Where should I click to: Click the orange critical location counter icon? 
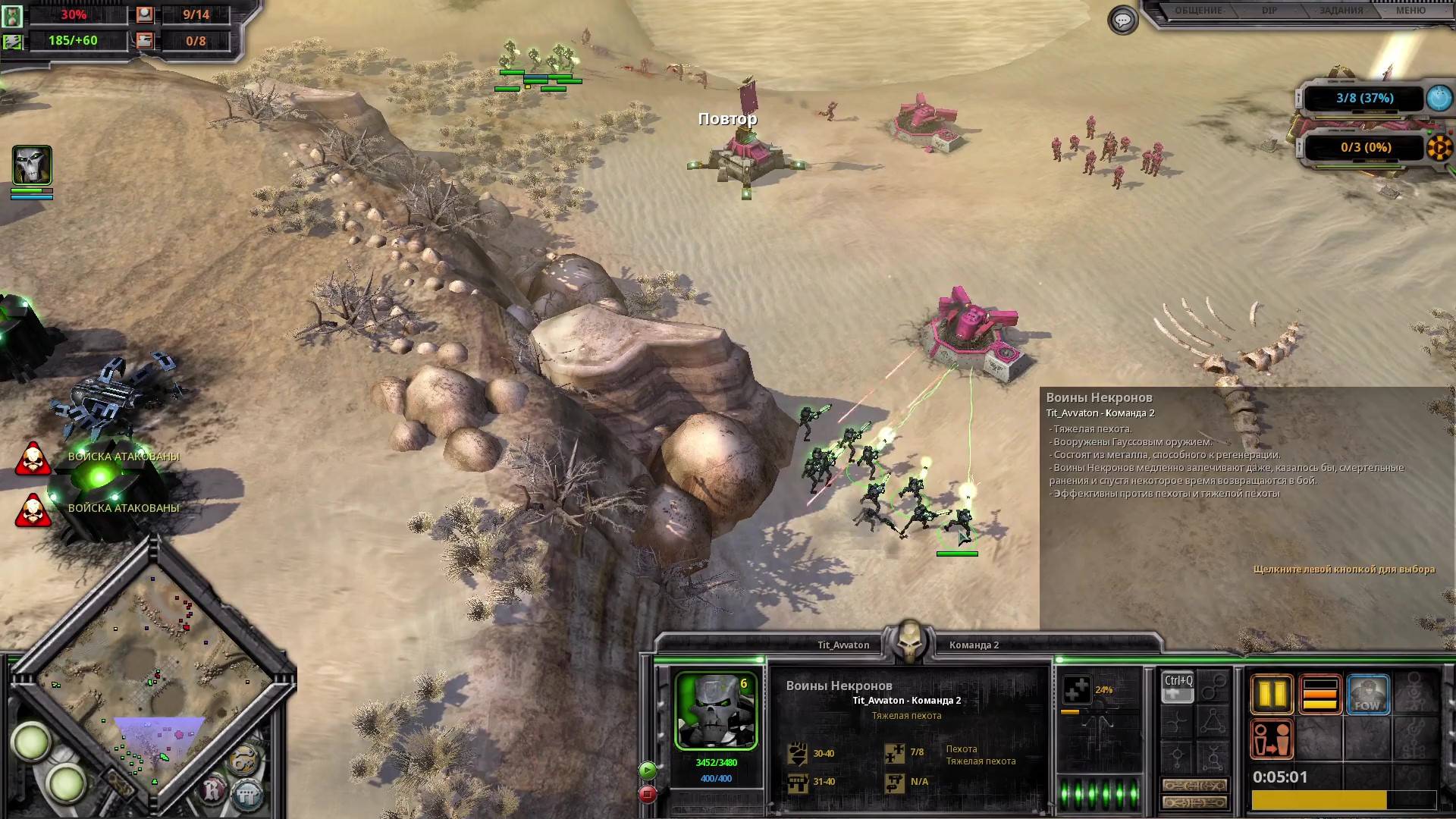pos(1439,147)
